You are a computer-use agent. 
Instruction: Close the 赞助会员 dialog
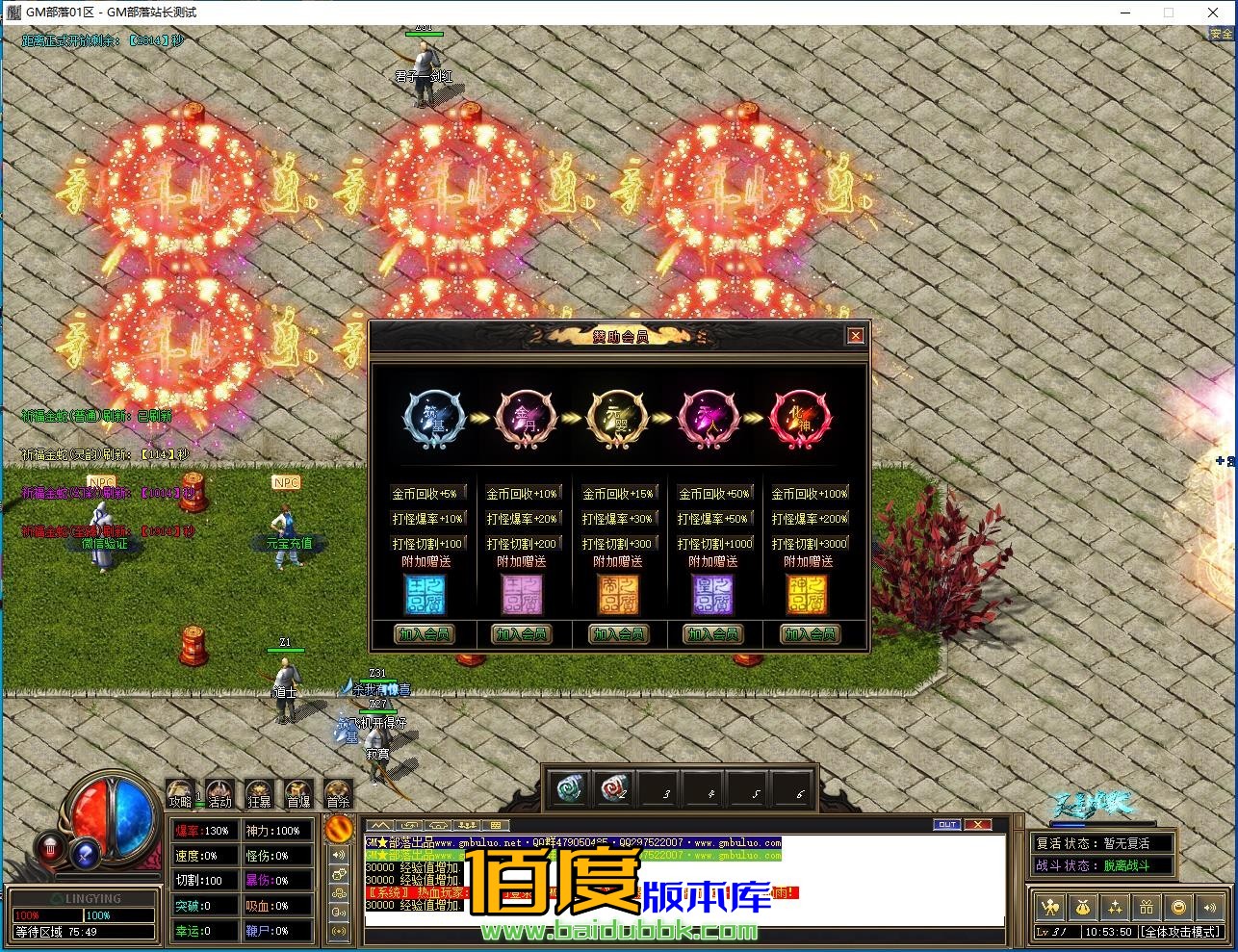point(856,335)
